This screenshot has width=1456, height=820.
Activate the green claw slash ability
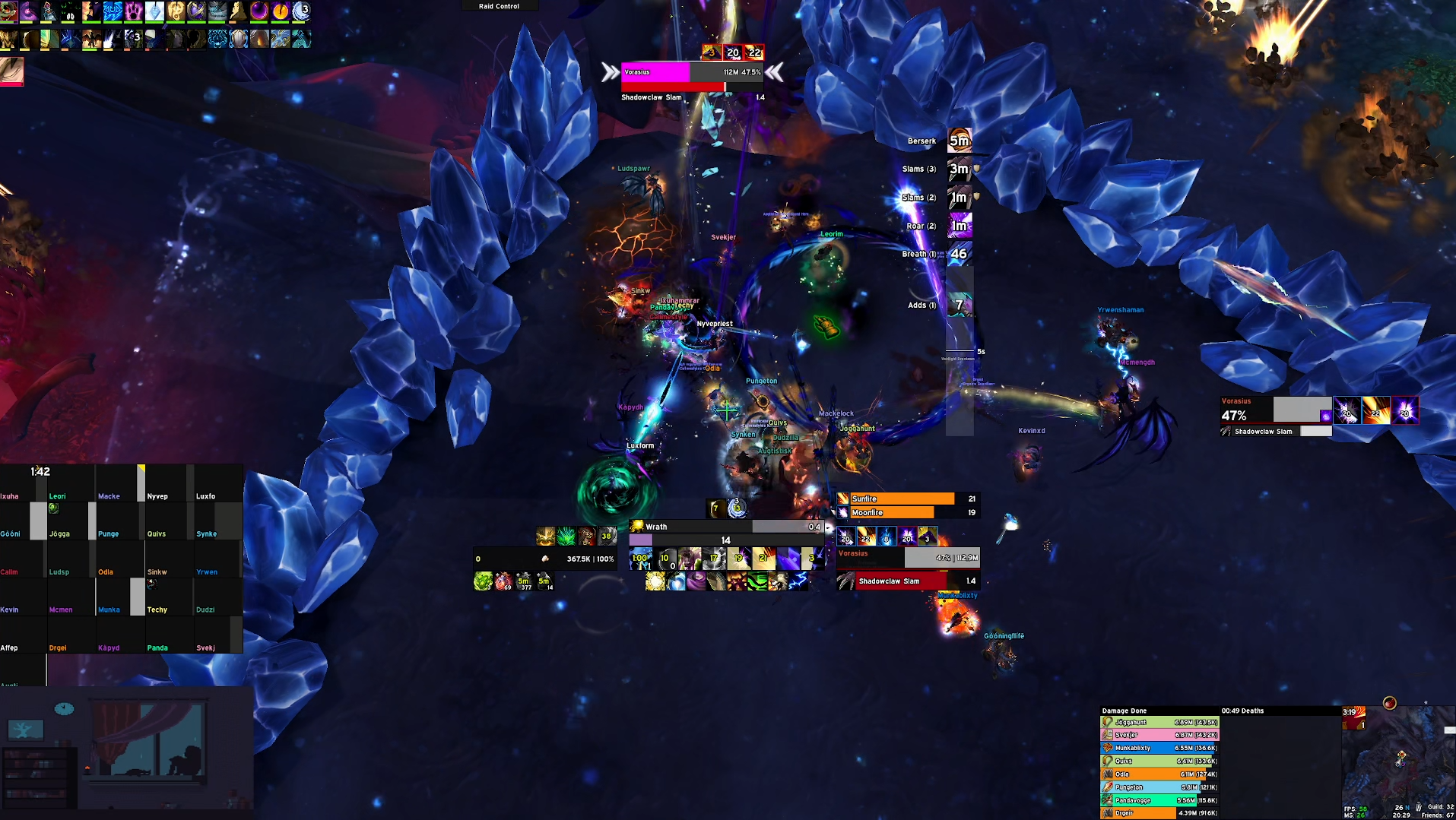757,581
